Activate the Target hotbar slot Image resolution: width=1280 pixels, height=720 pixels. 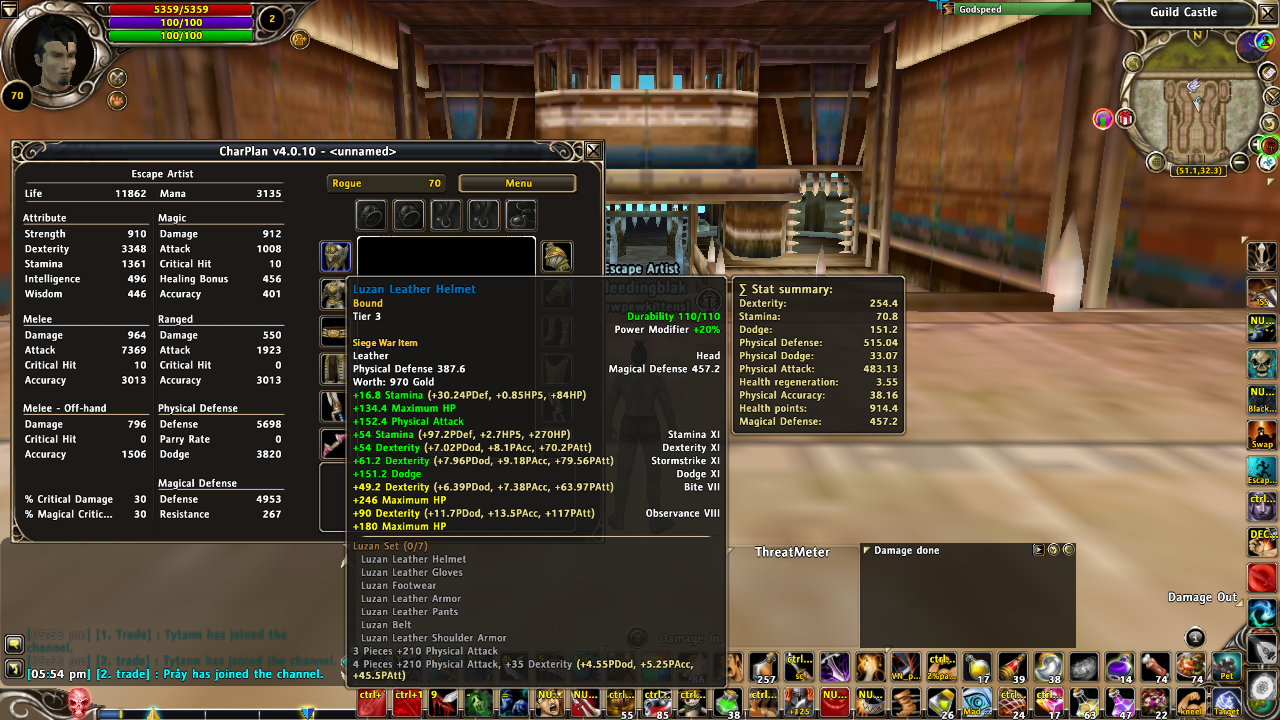tap(1226, 701)
